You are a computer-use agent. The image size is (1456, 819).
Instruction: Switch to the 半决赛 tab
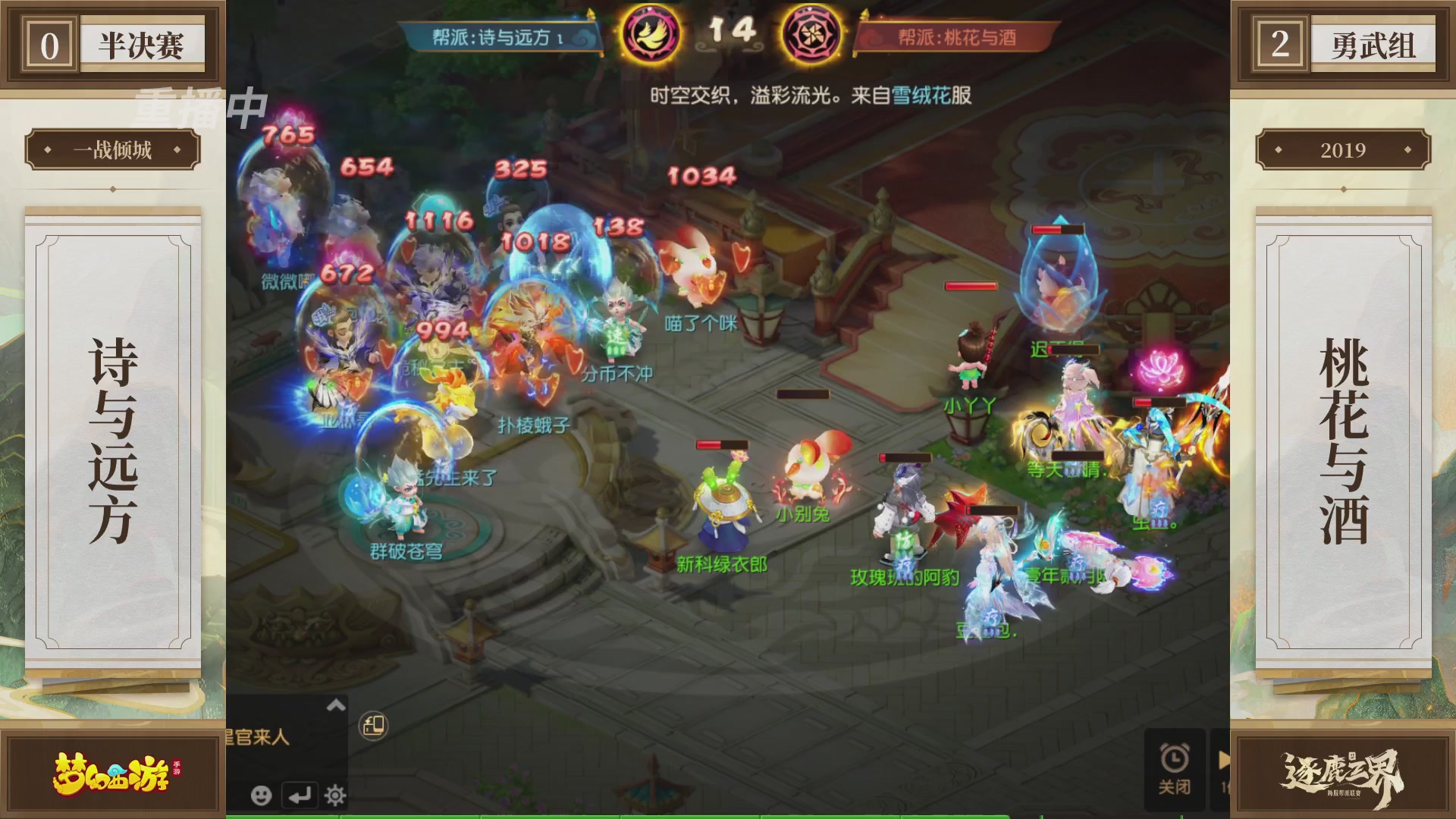pyautogui.click(x=140, y=42)
